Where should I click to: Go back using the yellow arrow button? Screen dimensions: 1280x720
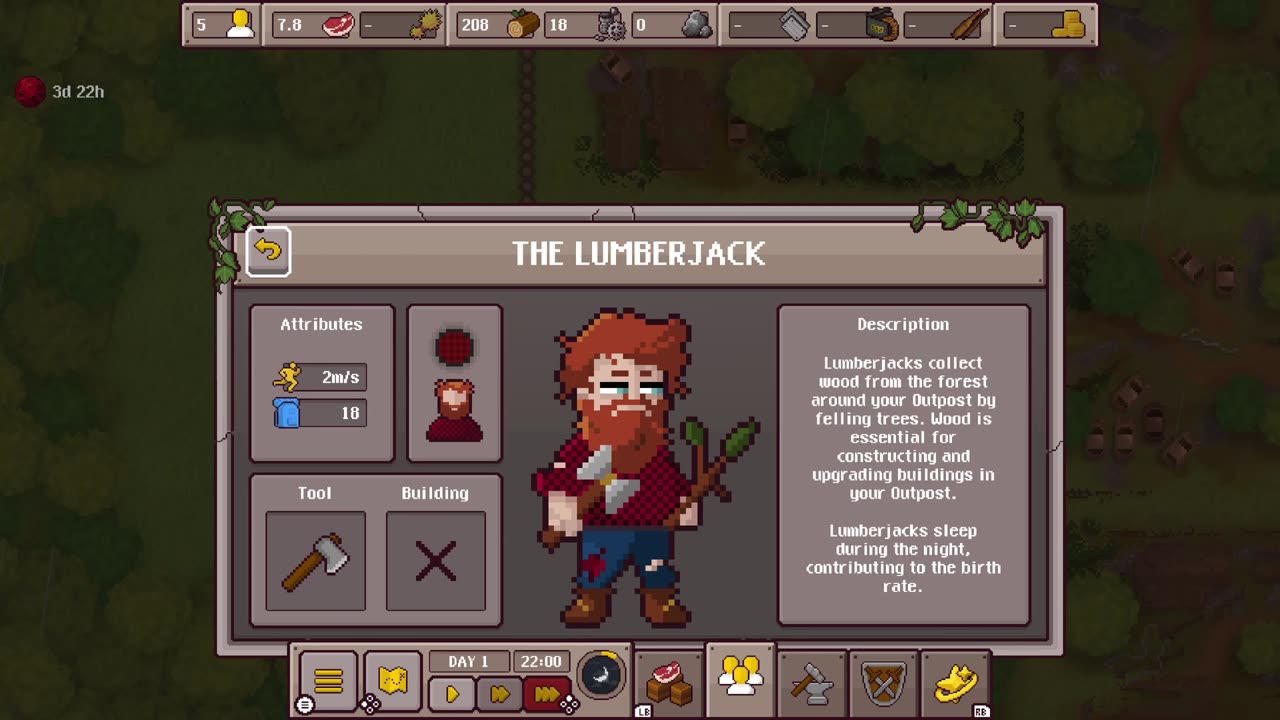coord(268,251)
